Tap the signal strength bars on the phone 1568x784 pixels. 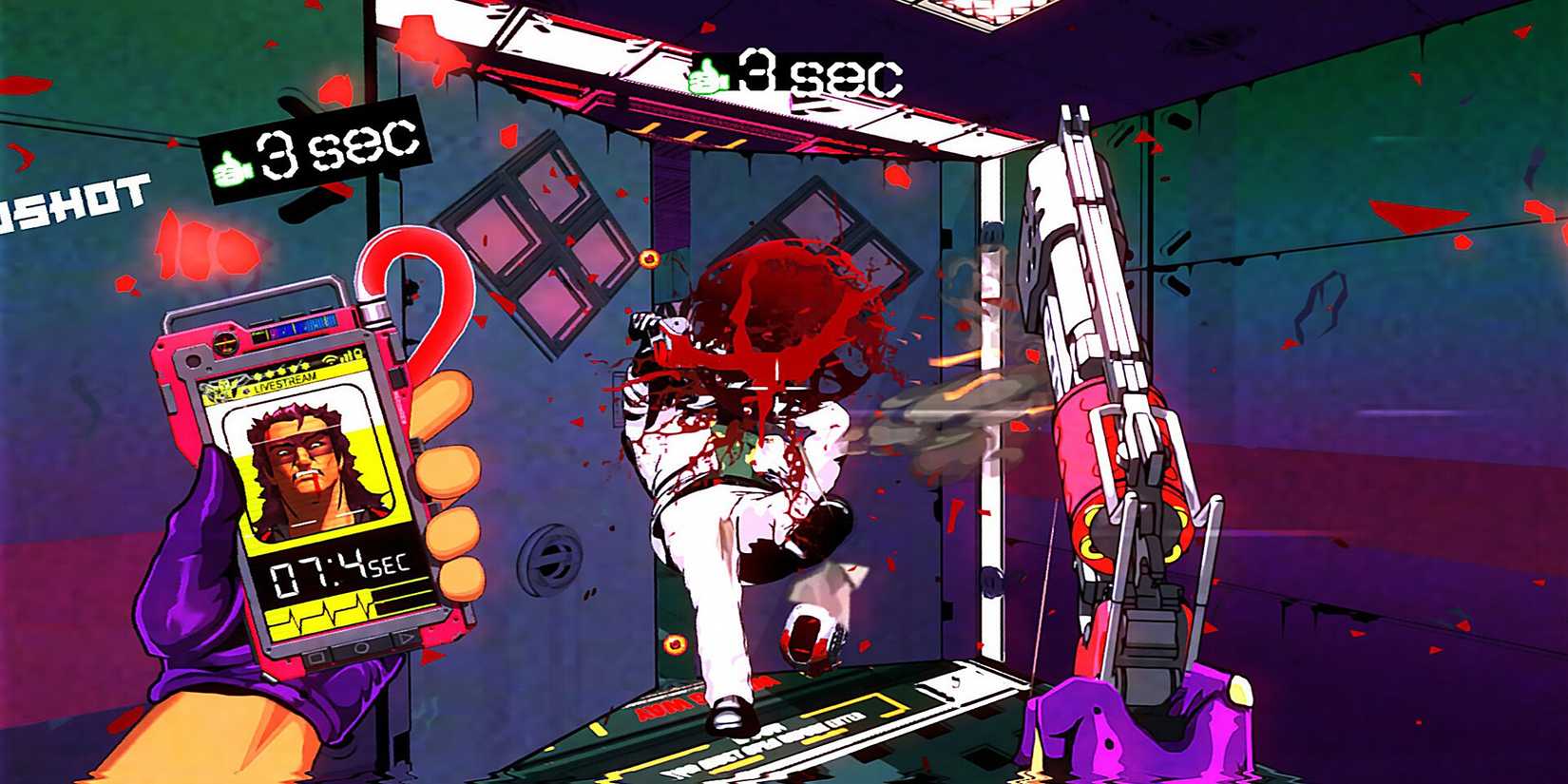(x=347, y=357)
